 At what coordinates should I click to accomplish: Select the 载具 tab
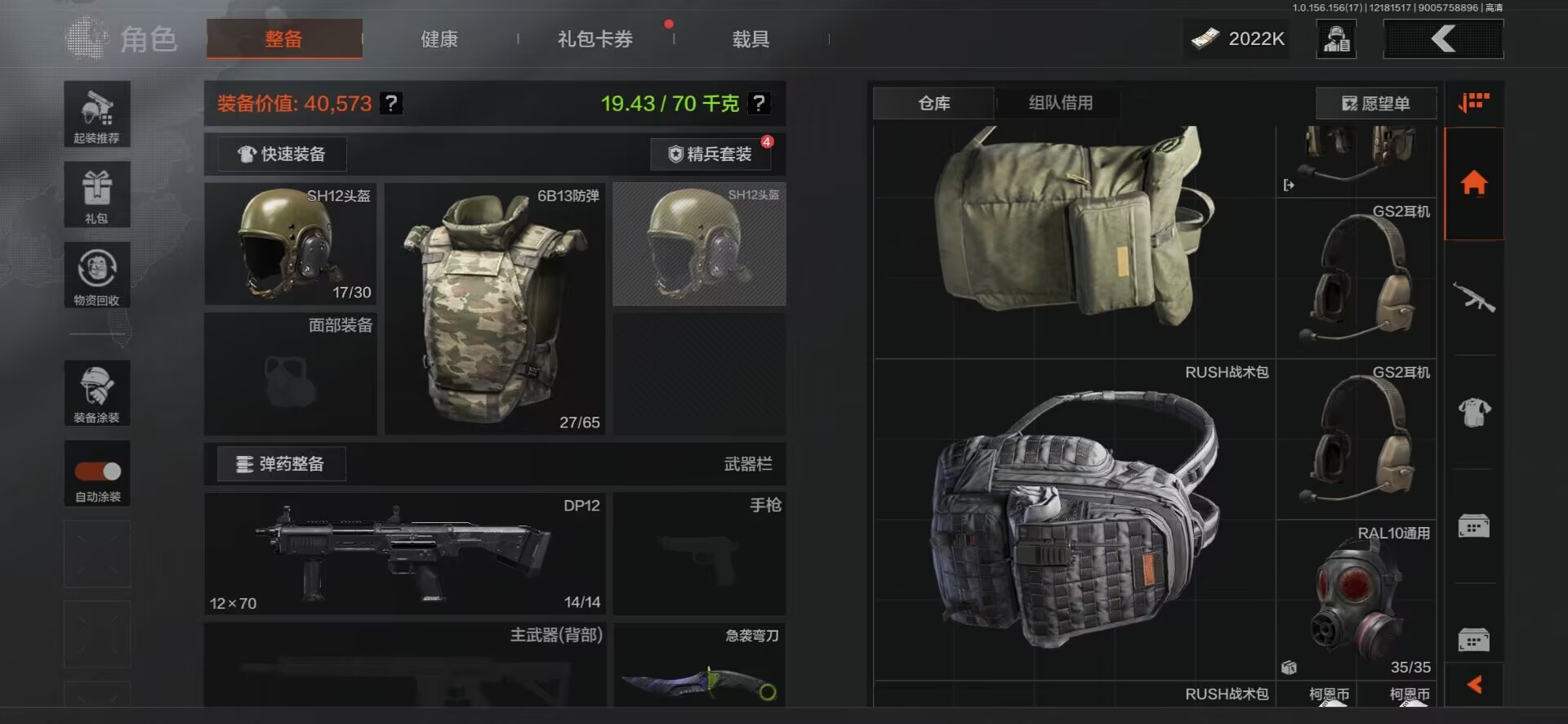(750, 39)
